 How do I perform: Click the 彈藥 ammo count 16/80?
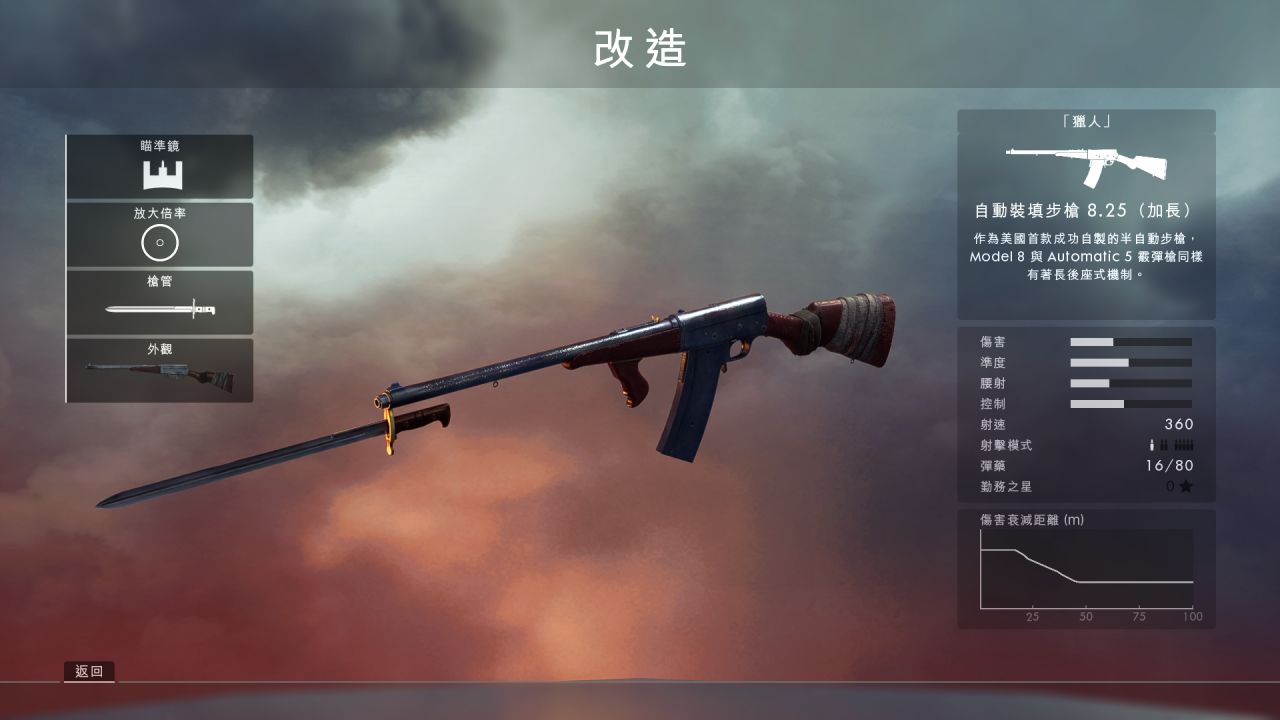1167,467
